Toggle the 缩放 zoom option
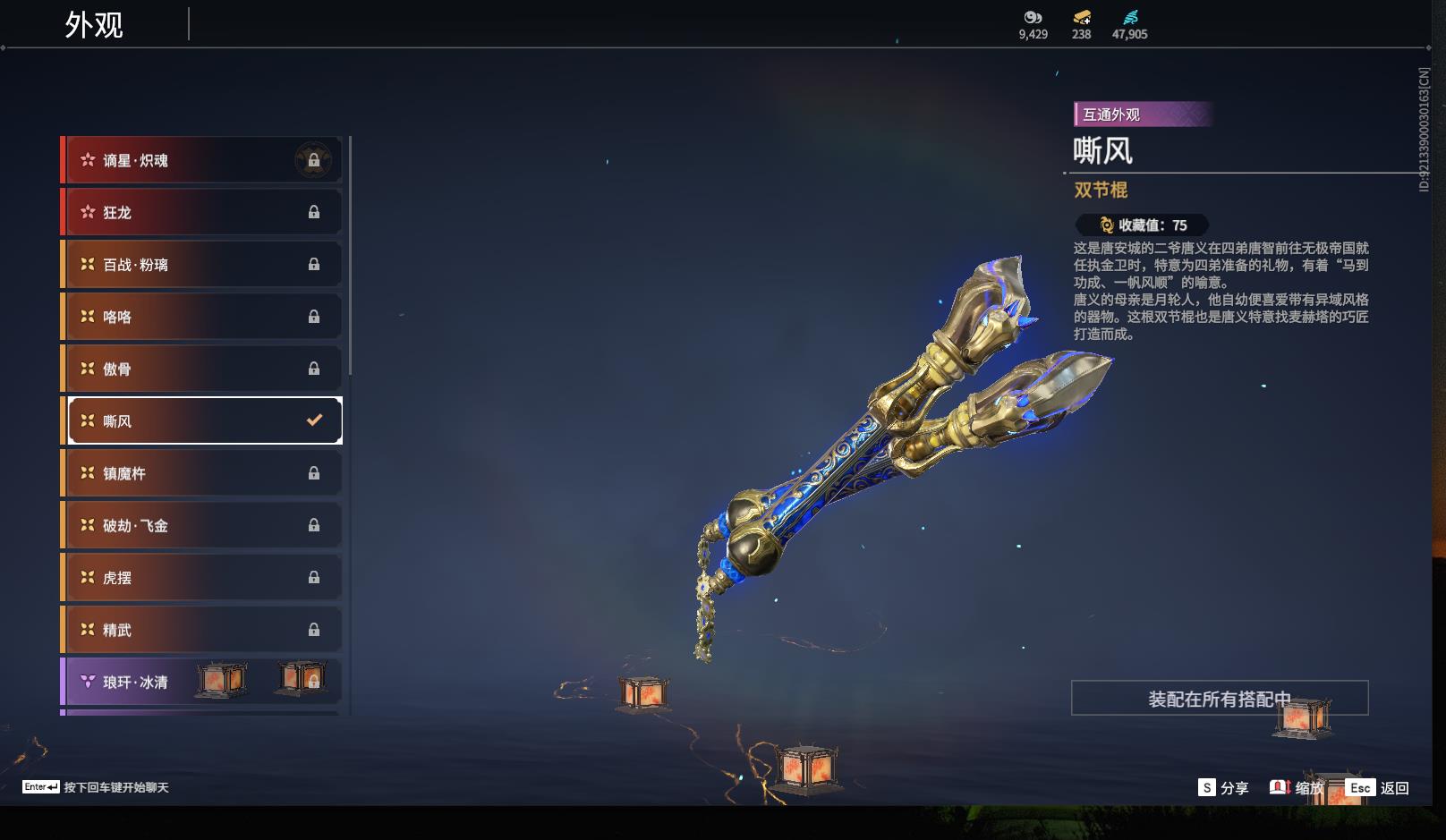This screenshot has width=1446, height=840. 1297,788
